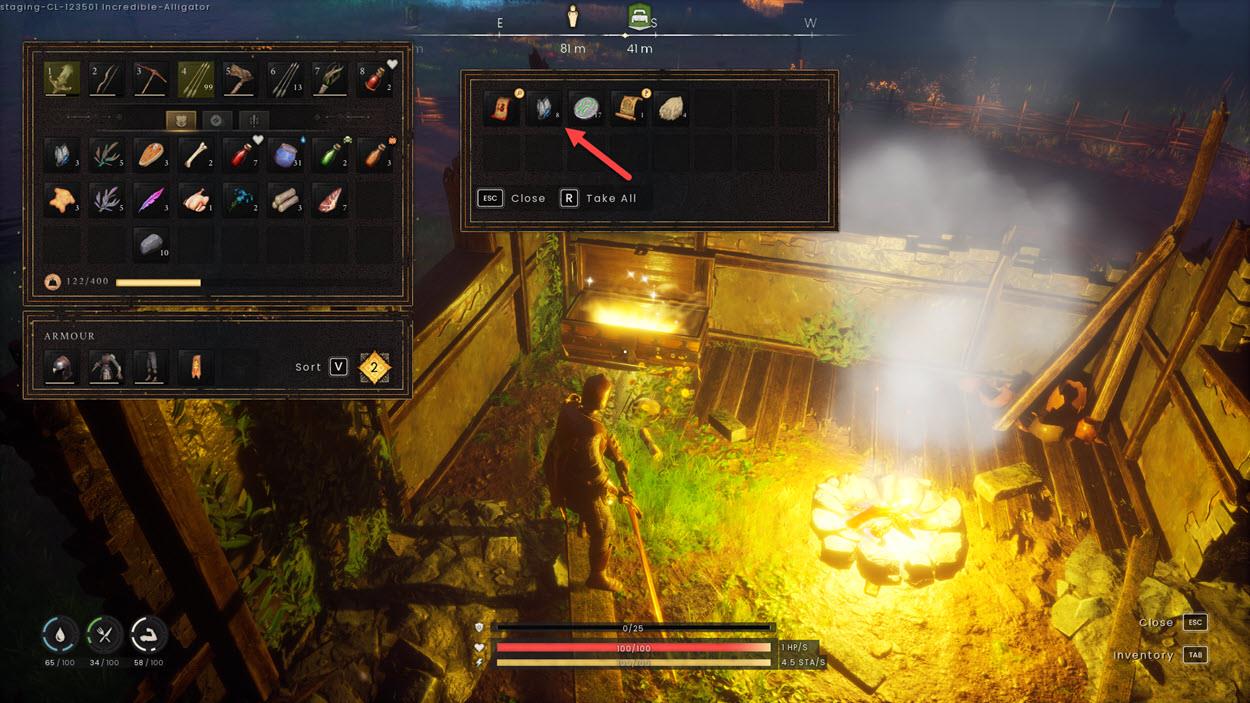Screen dimensions: 1250x703
Task: Select the pickaxe in hotbar slot 3
Action: [x=150, y=80]
